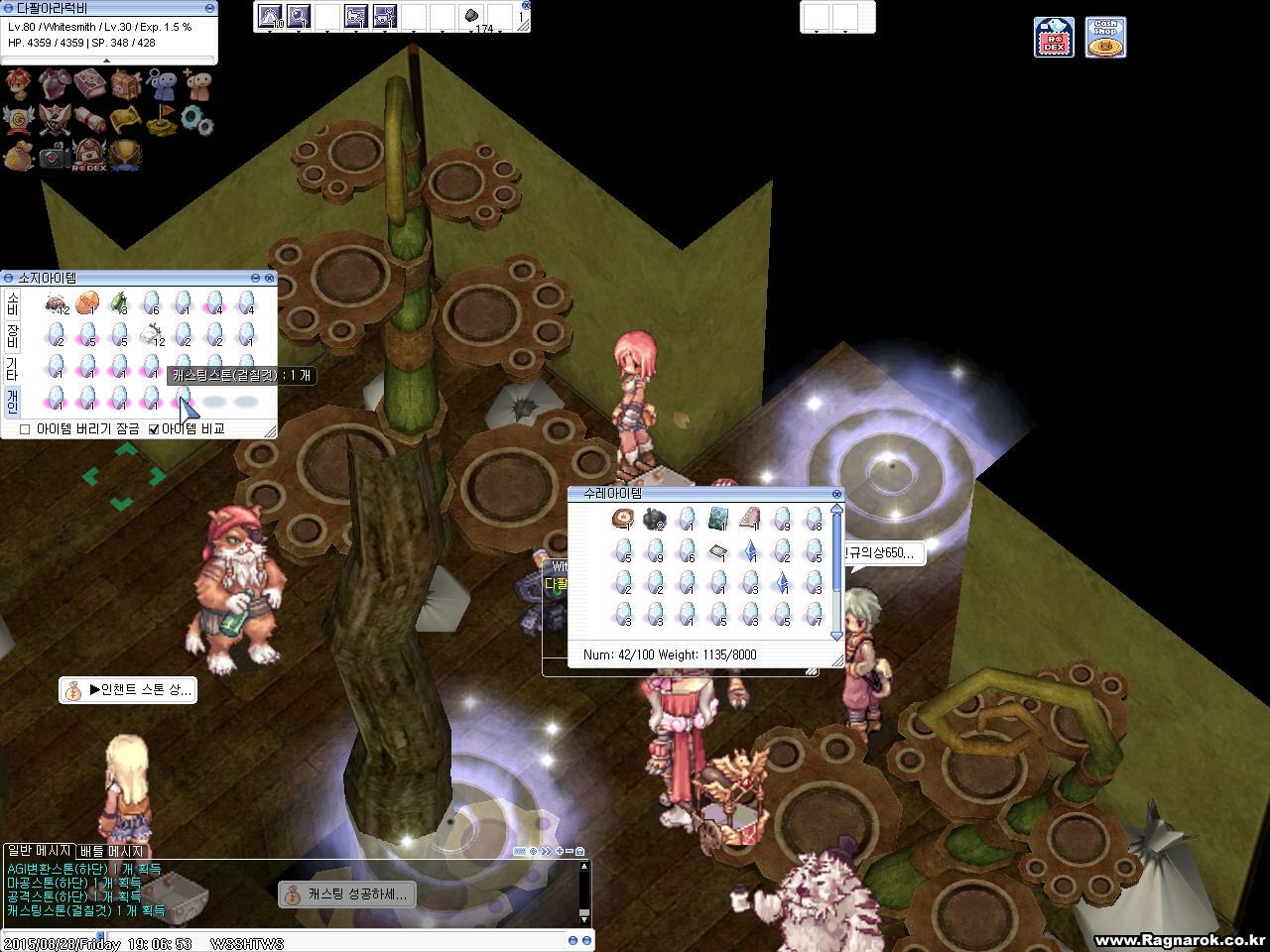Open the RODEX mail button at top right

[1054, 38]
